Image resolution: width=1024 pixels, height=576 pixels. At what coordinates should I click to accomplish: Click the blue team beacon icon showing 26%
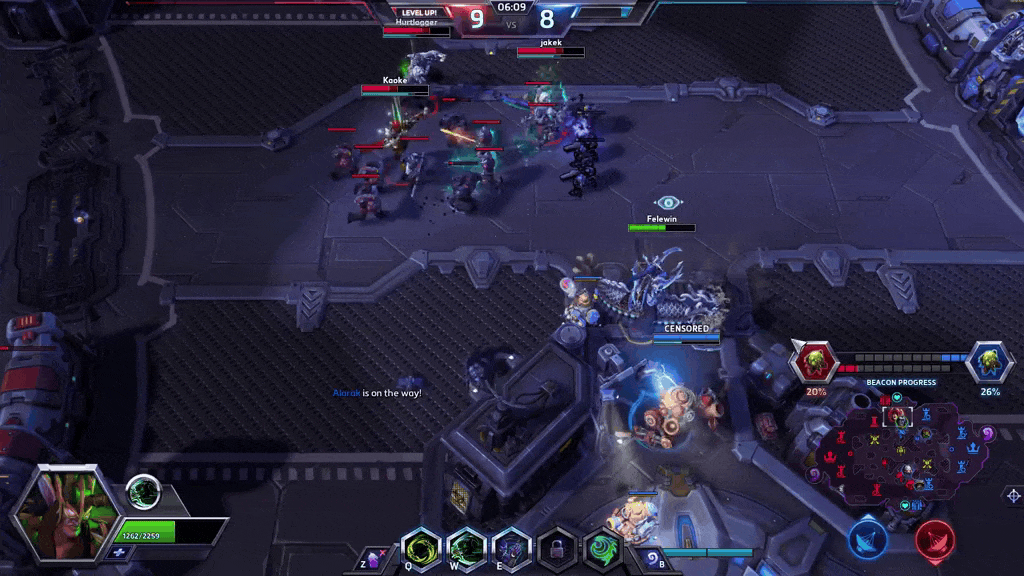click(x=989, y=361)
